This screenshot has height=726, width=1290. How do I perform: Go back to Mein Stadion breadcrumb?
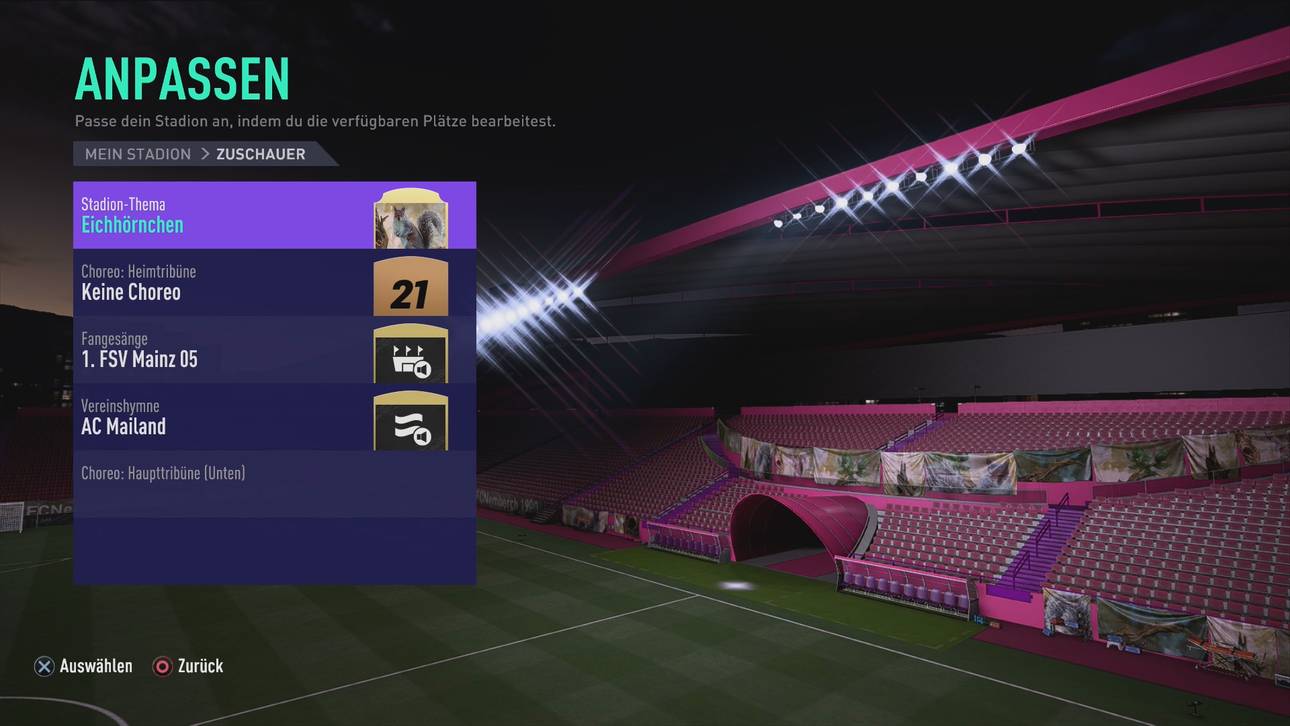tap(138, 154)
